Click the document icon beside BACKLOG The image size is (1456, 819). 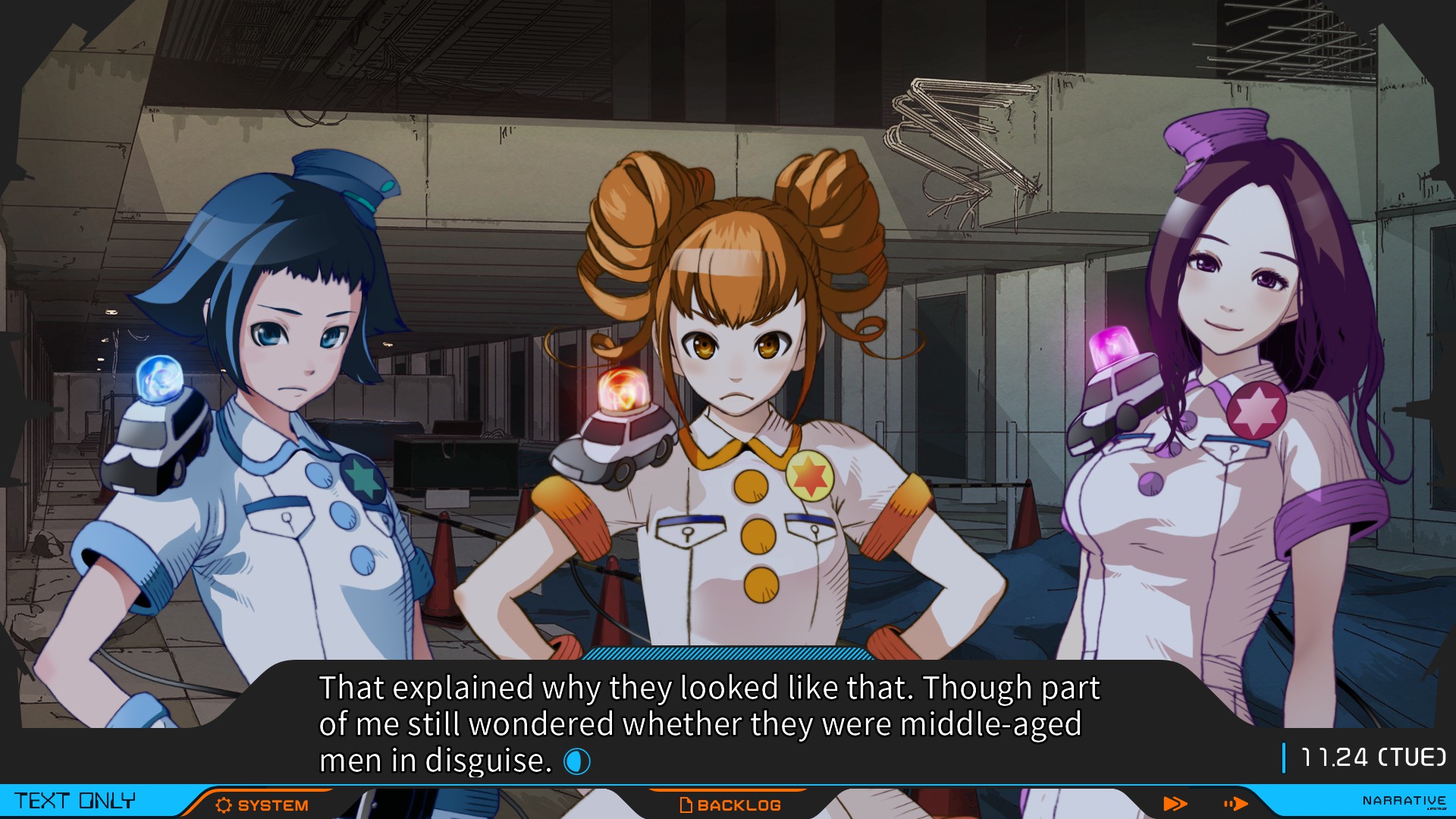click(686, 805)
